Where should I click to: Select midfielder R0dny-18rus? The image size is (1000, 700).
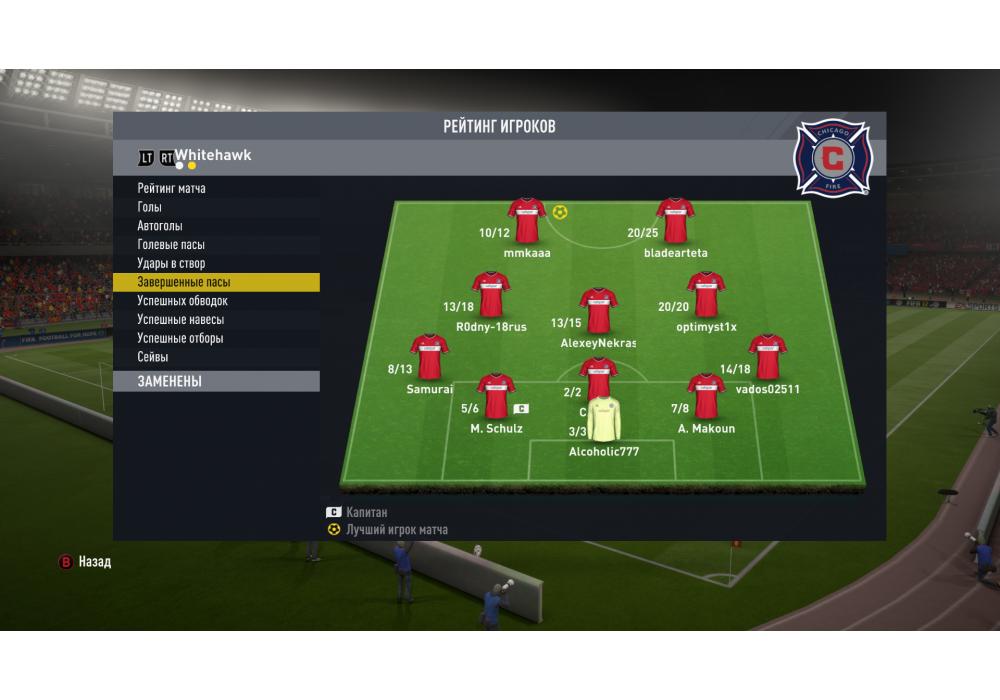point(491,294)
